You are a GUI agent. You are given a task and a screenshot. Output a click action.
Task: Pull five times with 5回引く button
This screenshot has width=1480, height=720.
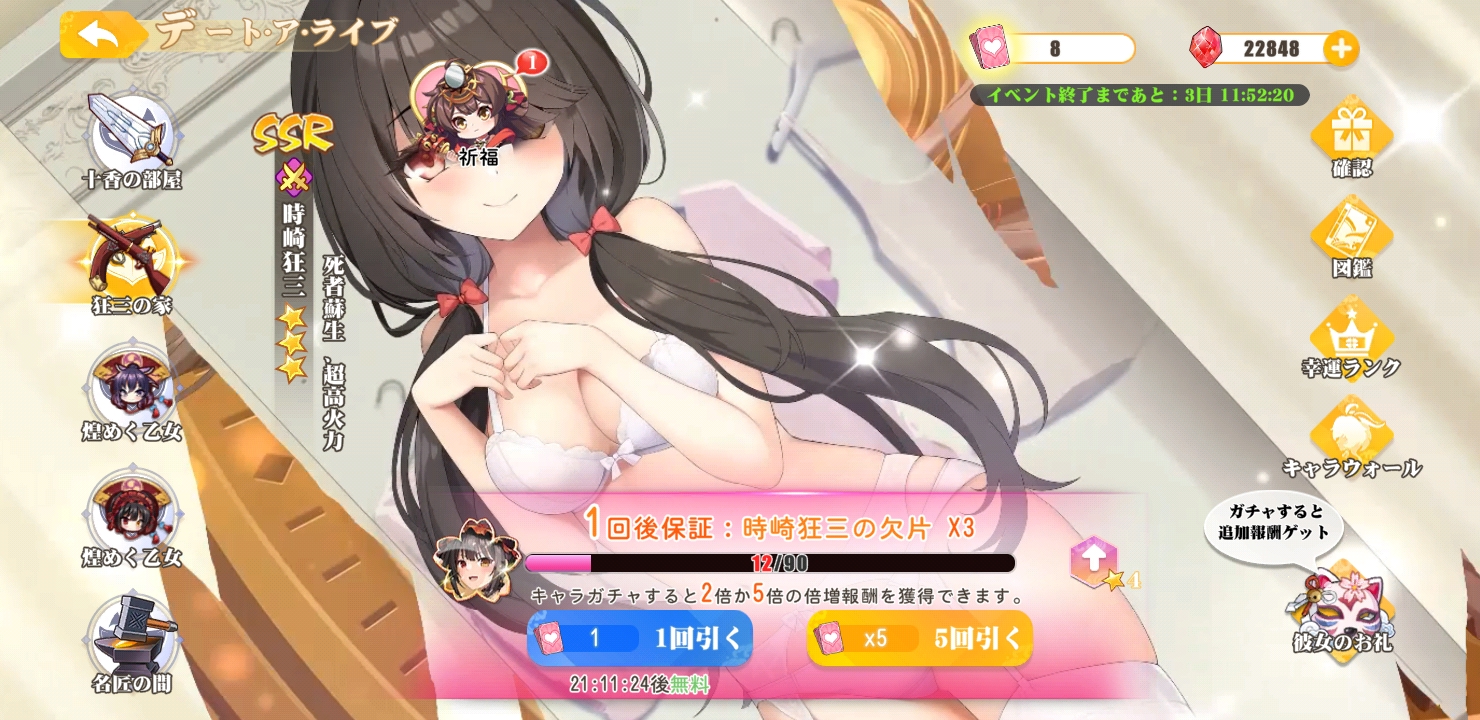(920, 638)
